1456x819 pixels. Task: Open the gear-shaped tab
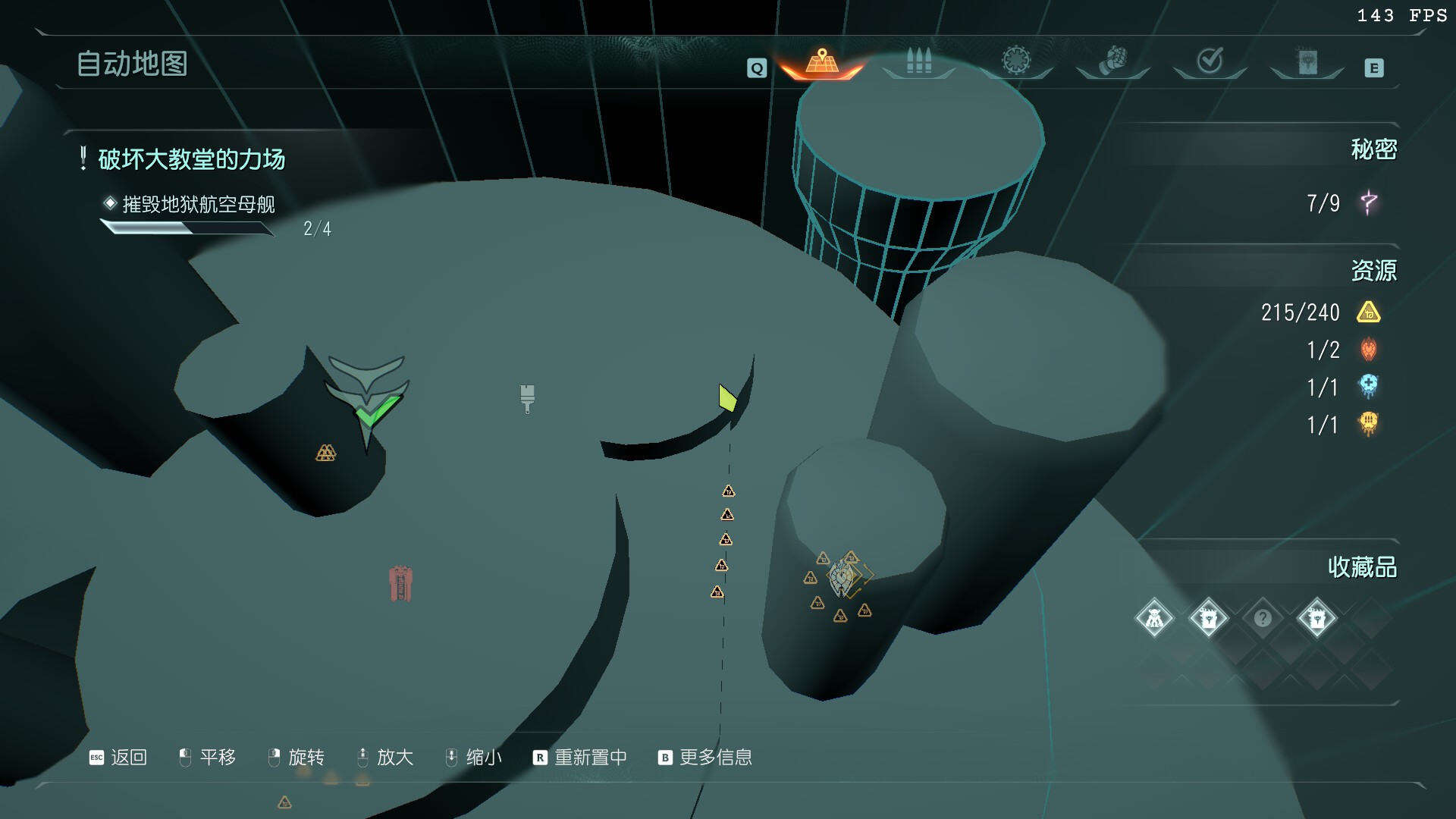click(1016, 60)
